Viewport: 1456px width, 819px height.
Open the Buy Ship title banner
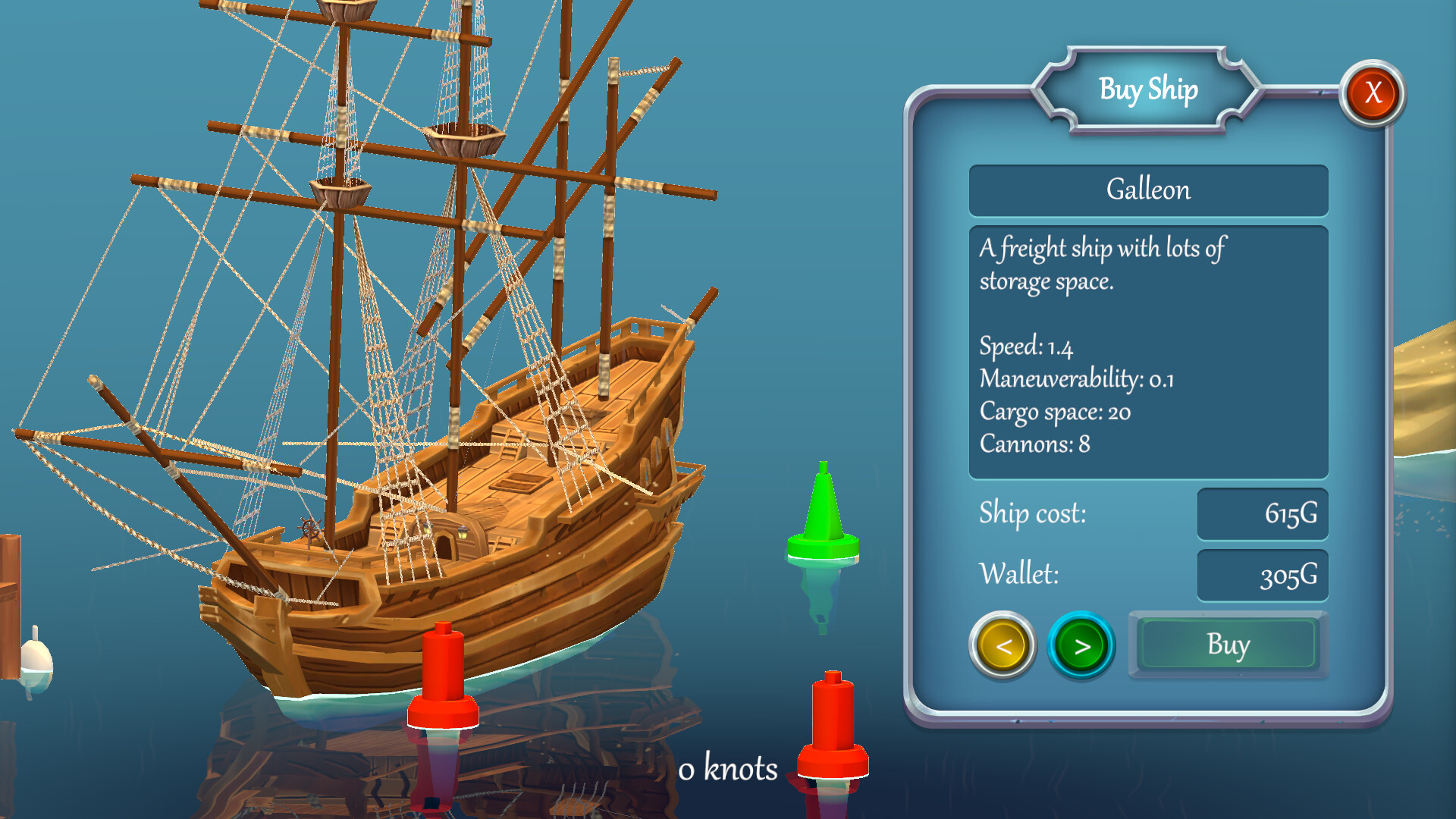(1148, 89)
